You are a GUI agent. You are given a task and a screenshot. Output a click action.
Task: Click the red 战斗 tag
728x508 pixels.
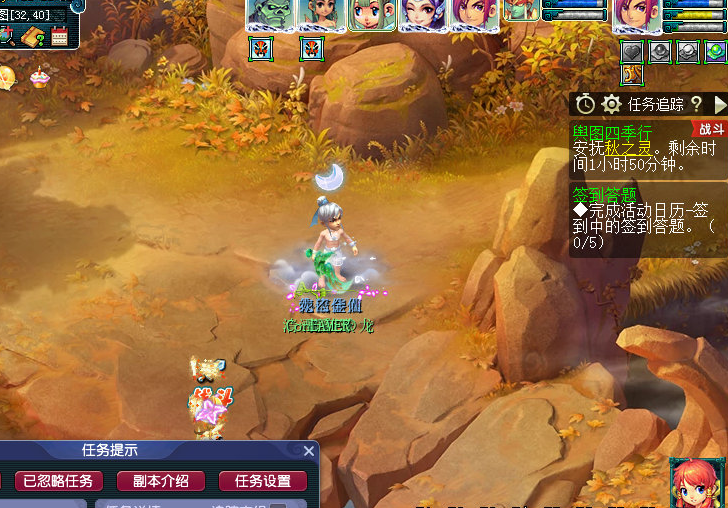710,128
